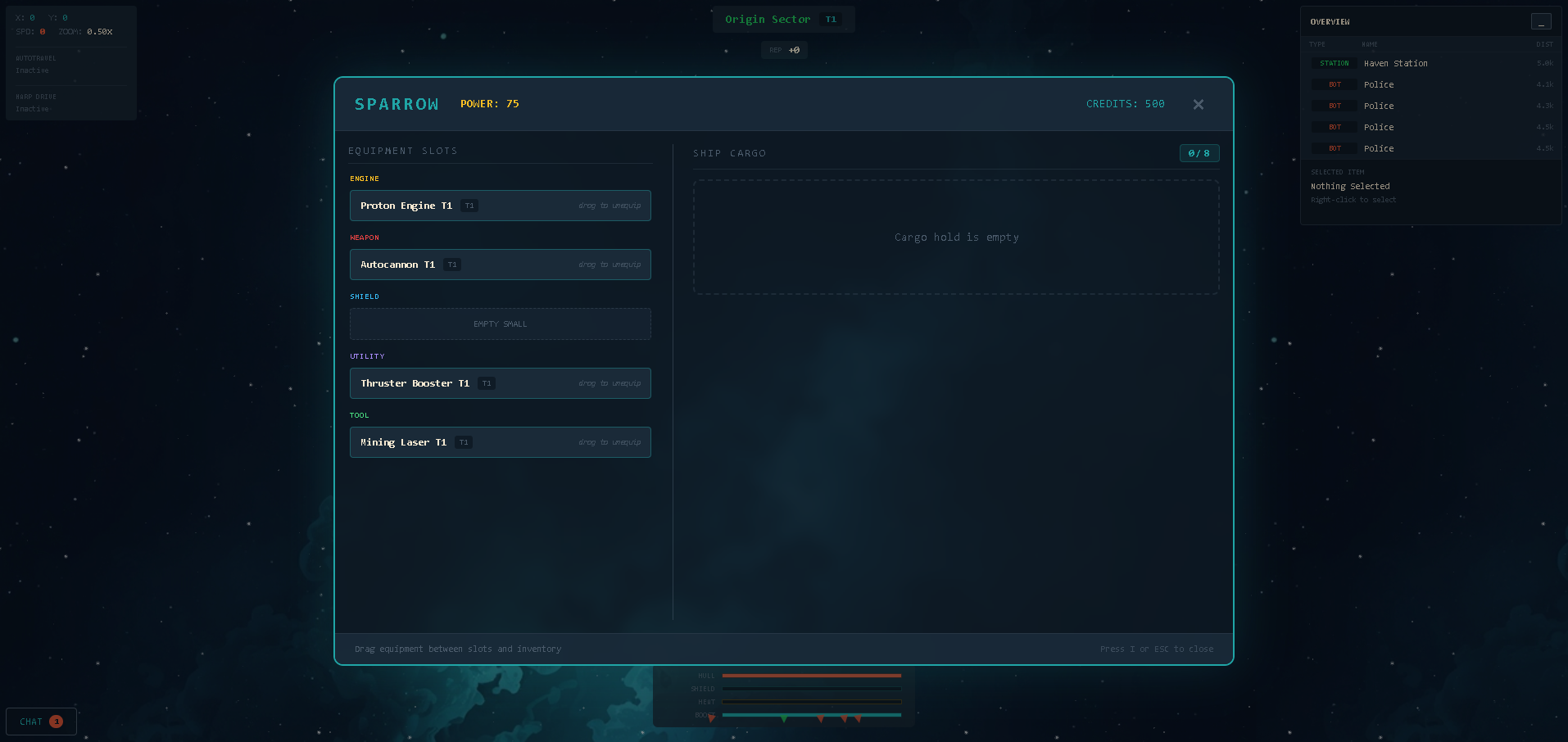The width and height of the screenshot is (1568, 742).
Task: Select the Thruster Booster T1 utility
Action: (x=500, y=383)
